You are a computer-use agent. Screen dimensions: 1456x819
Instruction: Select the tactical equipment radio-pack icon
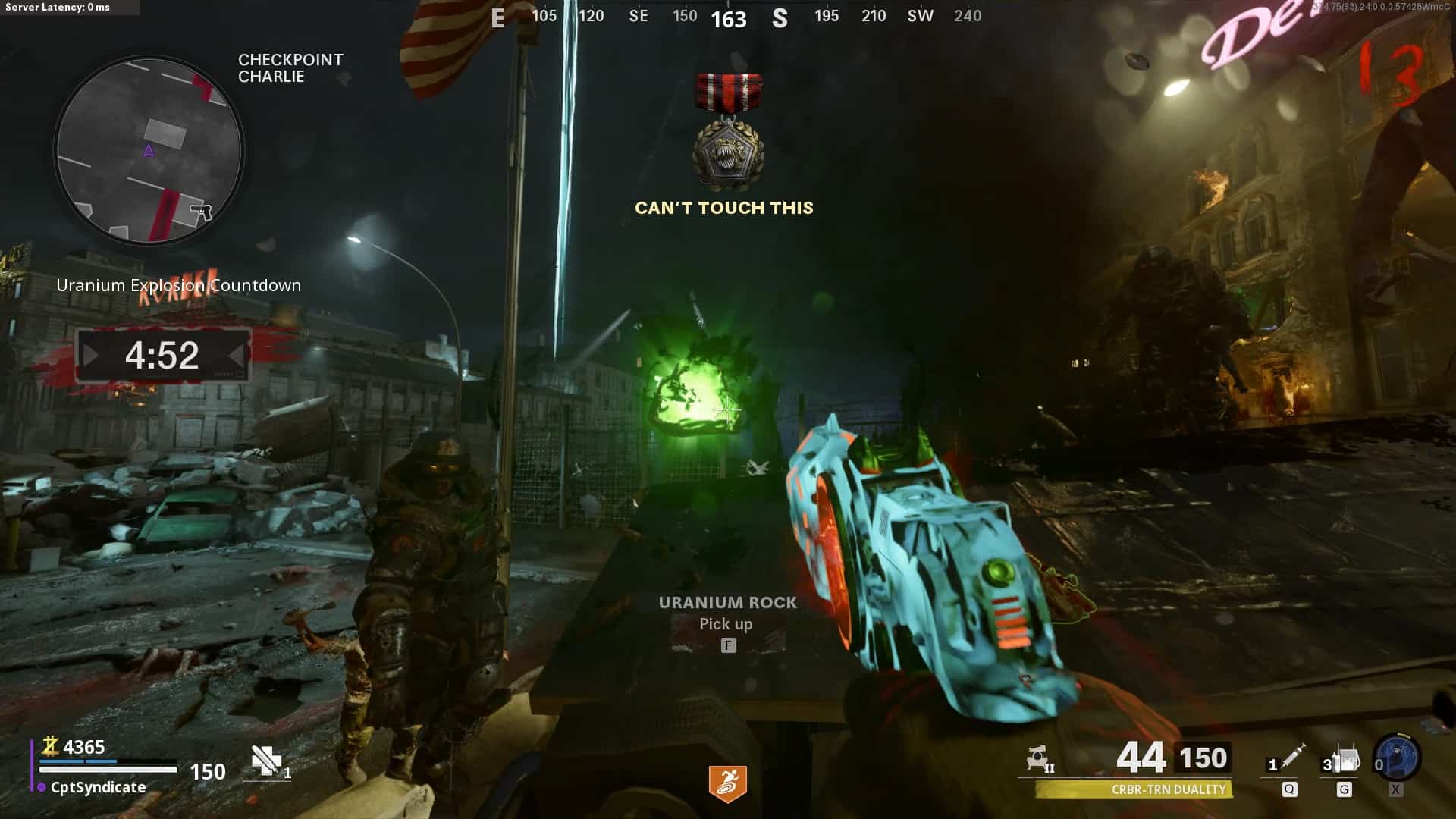(1347, 759)
